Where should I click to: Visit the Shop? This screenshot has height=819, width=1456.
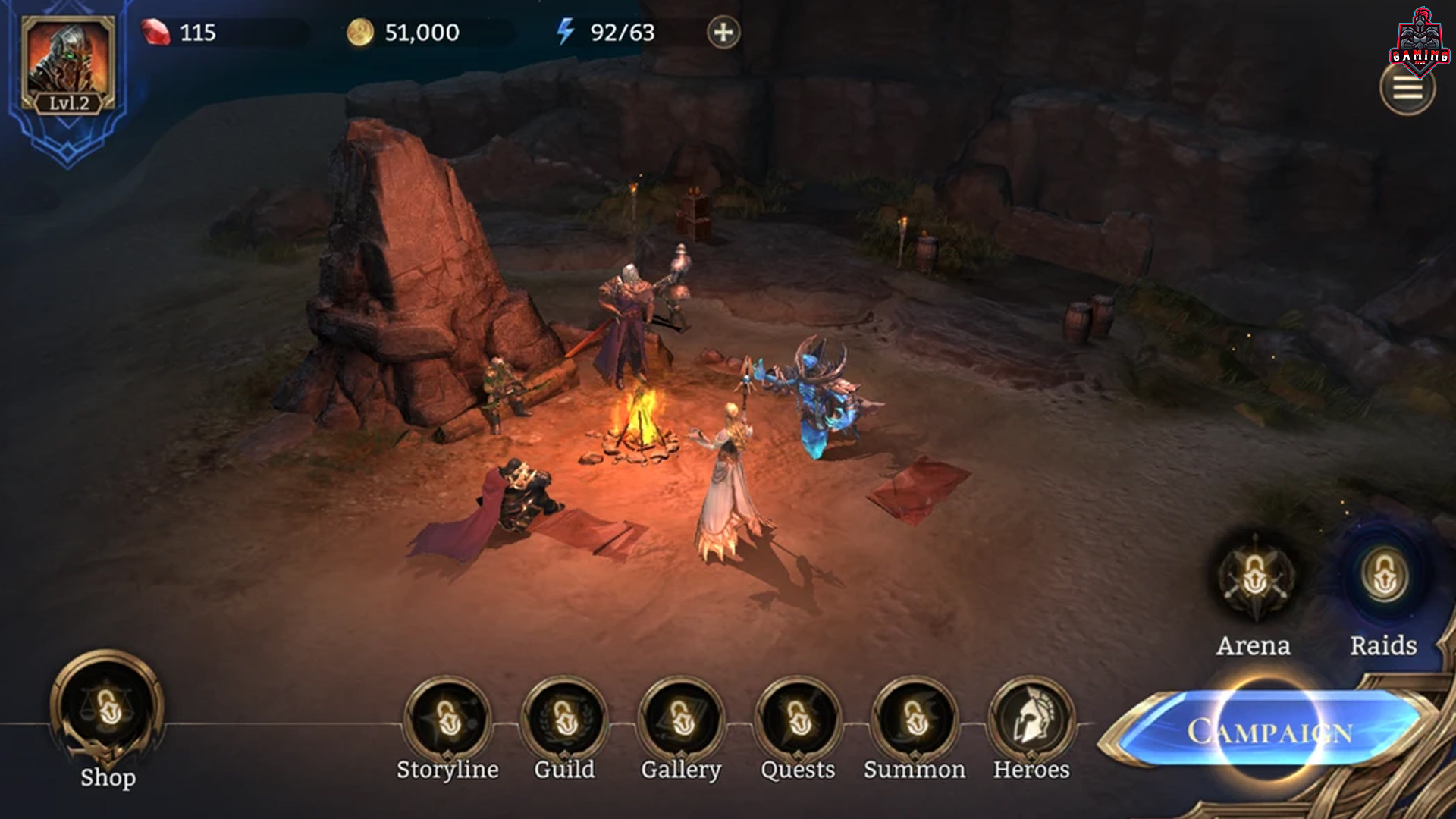point(108,709)
